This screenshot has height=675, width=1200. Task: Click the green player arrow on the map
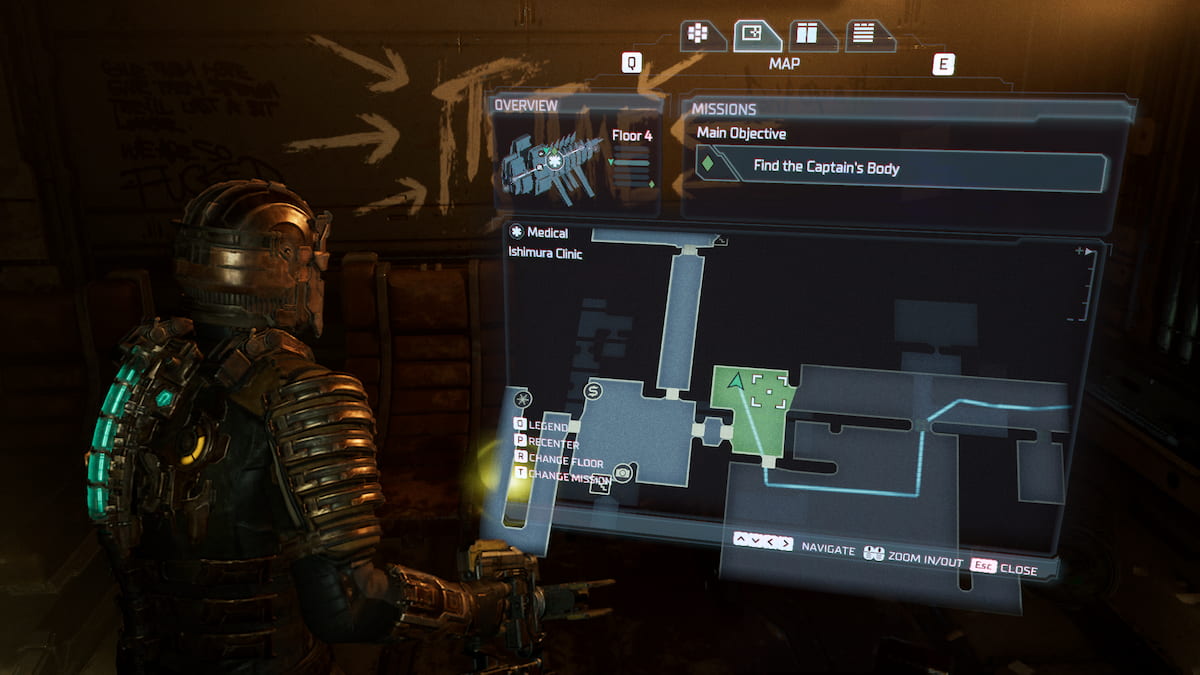tap(736, 381)
